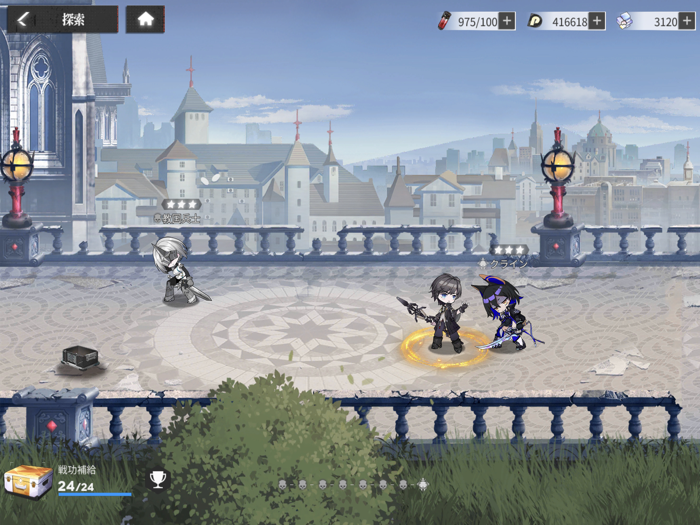Go back with the arrow button

pyautogui.click(x=21, y=19)
